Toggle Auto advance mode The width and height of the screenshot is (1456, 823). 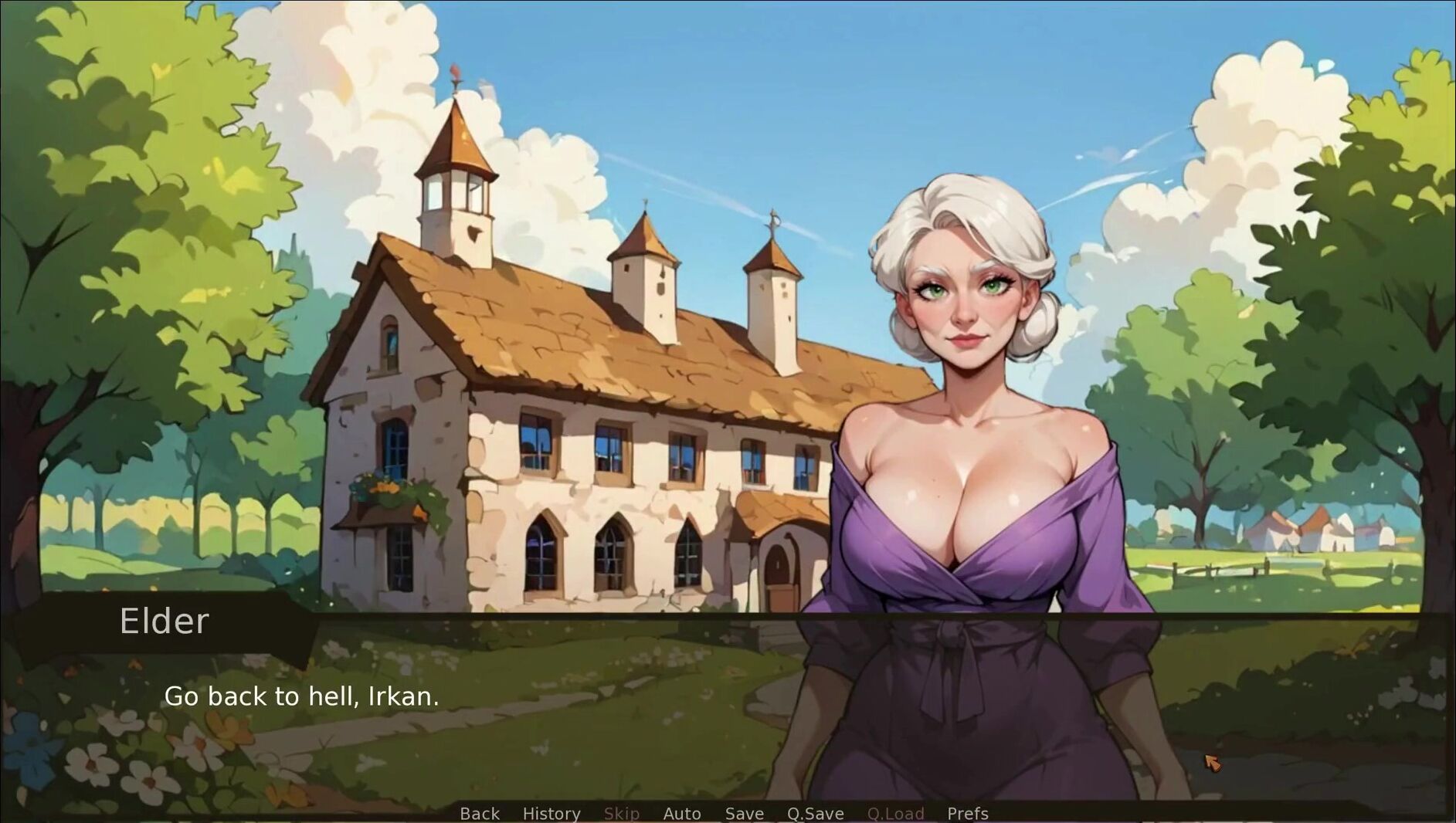click(682, 813)
